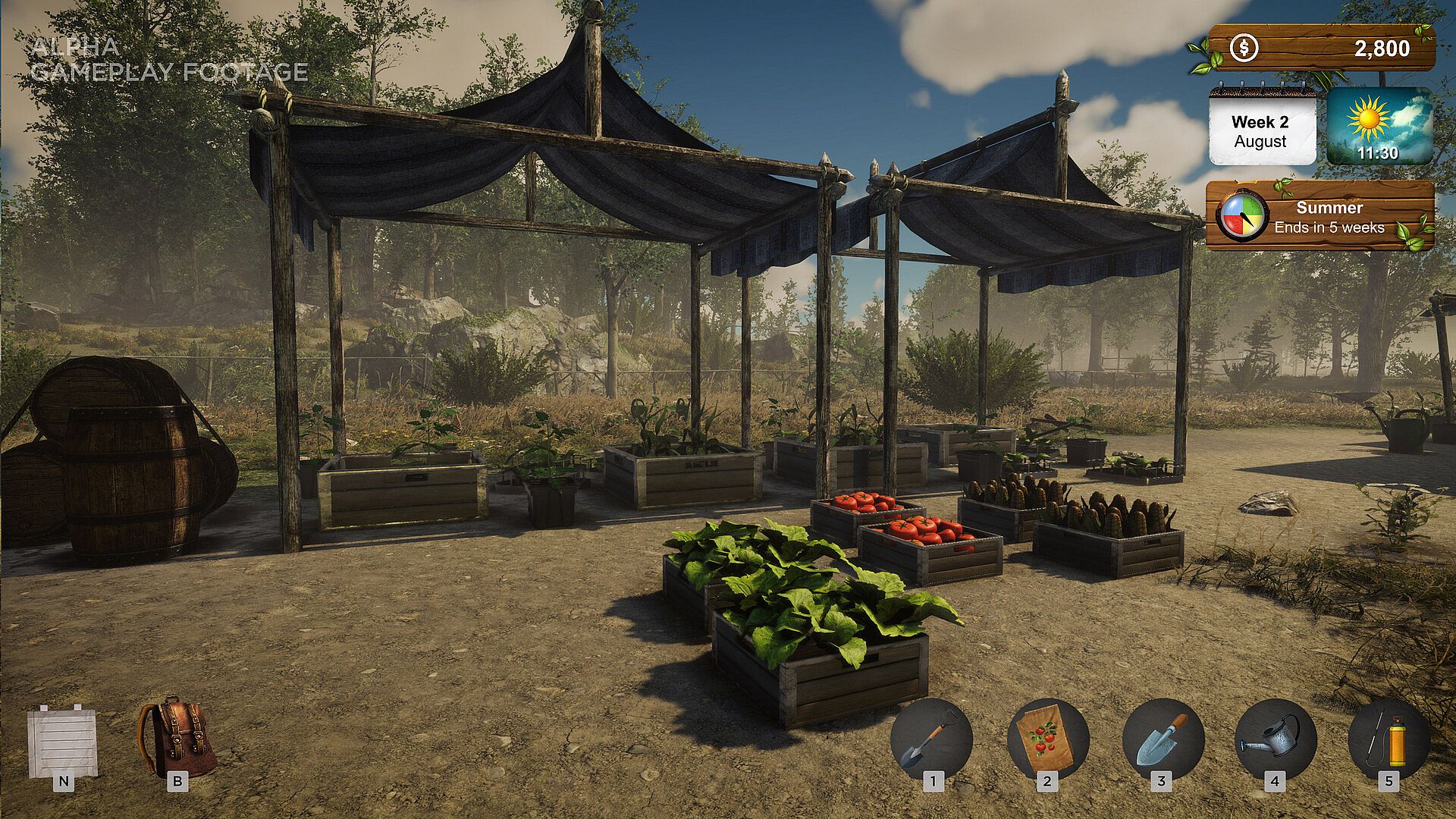Pick the yellow sprayer tool
Screen dimensions: 1456x819
tap(1389, 739)
